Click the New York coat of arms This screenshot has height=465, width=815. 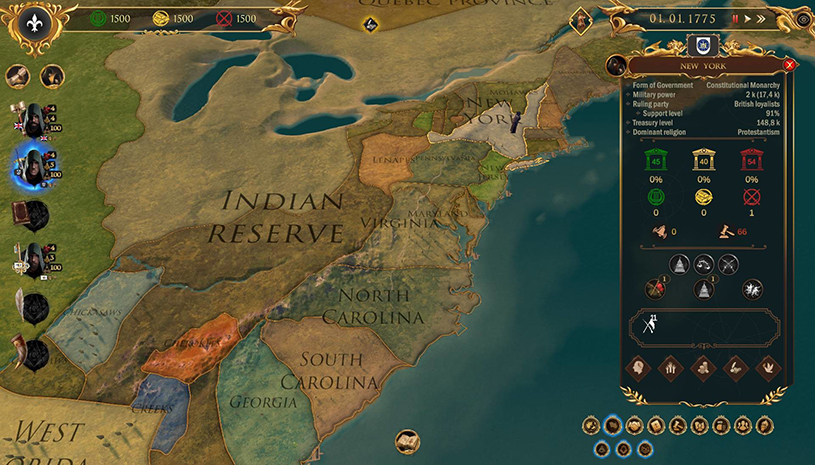pos(701,45)
